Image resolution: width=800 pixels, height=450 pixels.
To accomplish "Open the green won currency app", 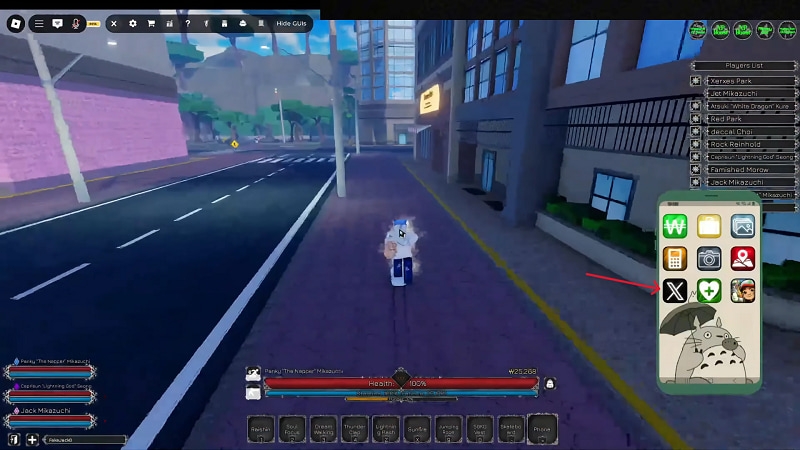I will point(675,226).
